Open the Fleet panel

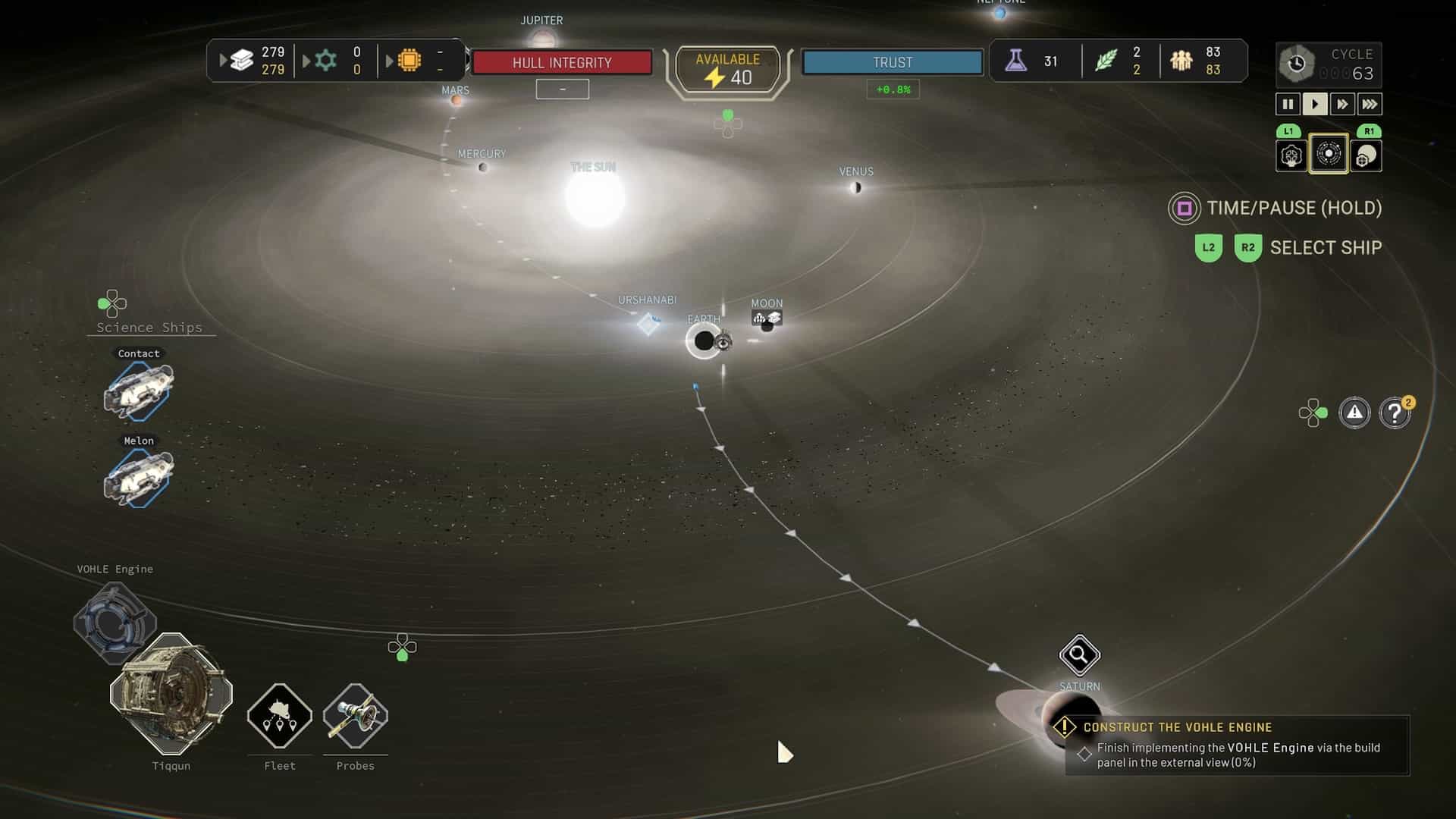(280, 716)
